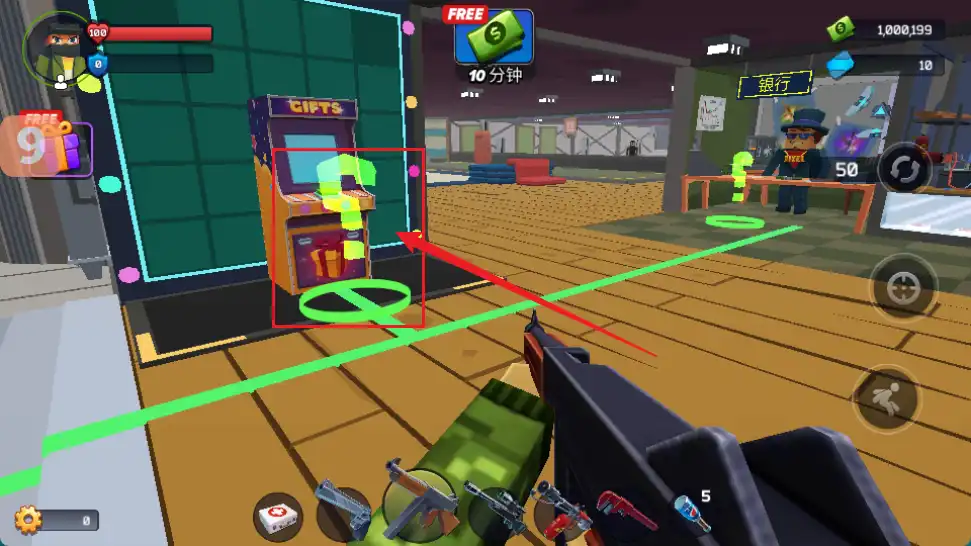Use the first aid medkit
Viewport: 971px width, 546px height.
278,516
